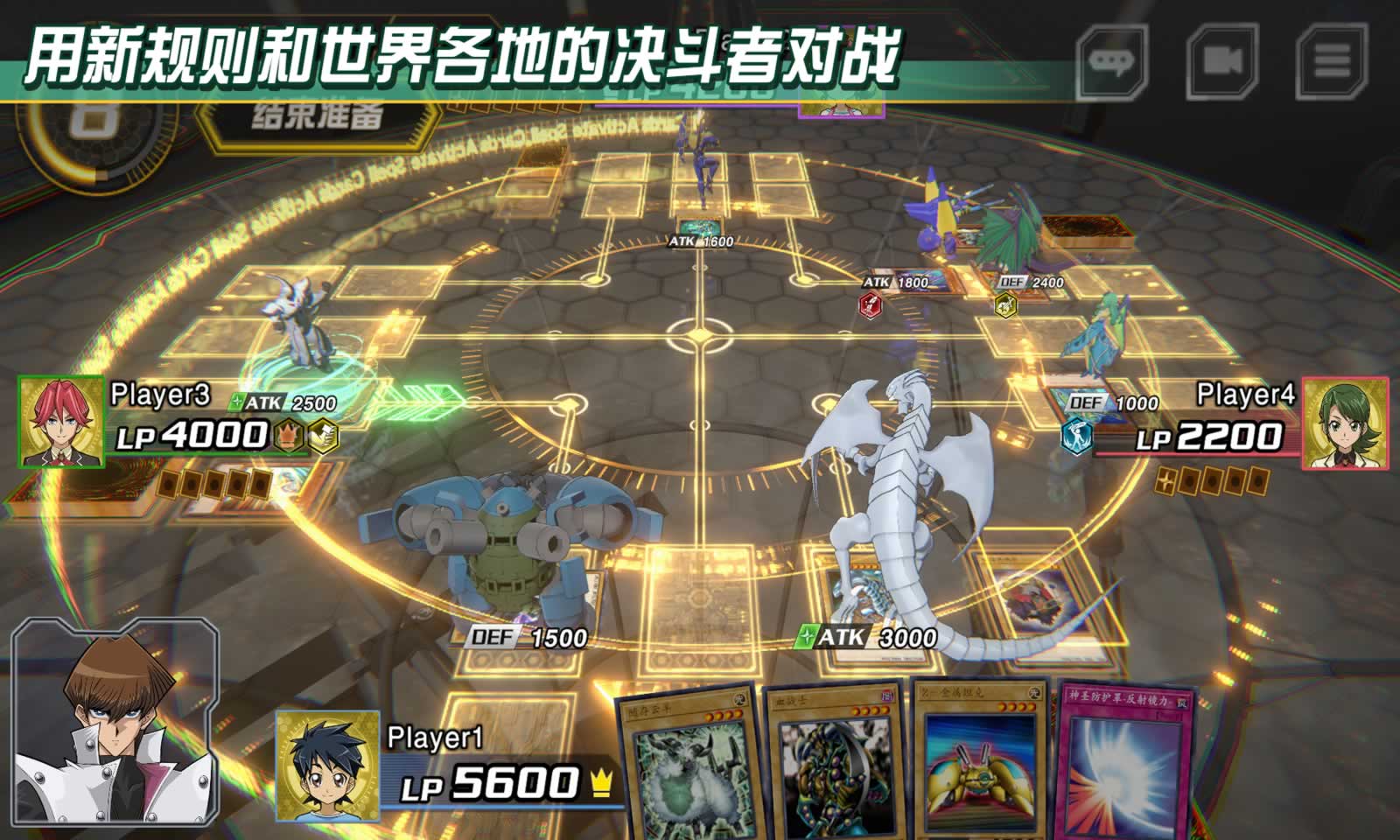Select the pink 神圣防护罩·反射镜力 trap card
Image resolution: width=1400 pixels, height=840 pixels.
click(1123, 761)
